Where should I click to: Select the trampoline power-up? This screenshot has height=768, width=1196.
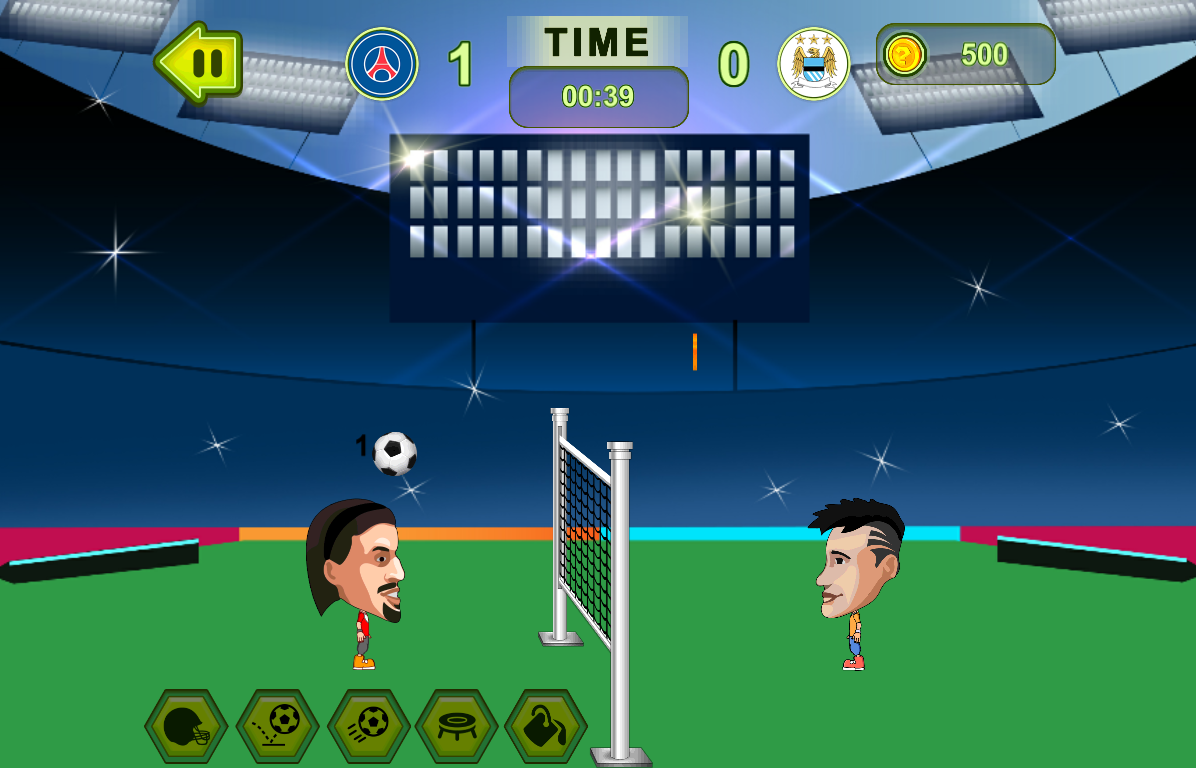pos(457,727)
